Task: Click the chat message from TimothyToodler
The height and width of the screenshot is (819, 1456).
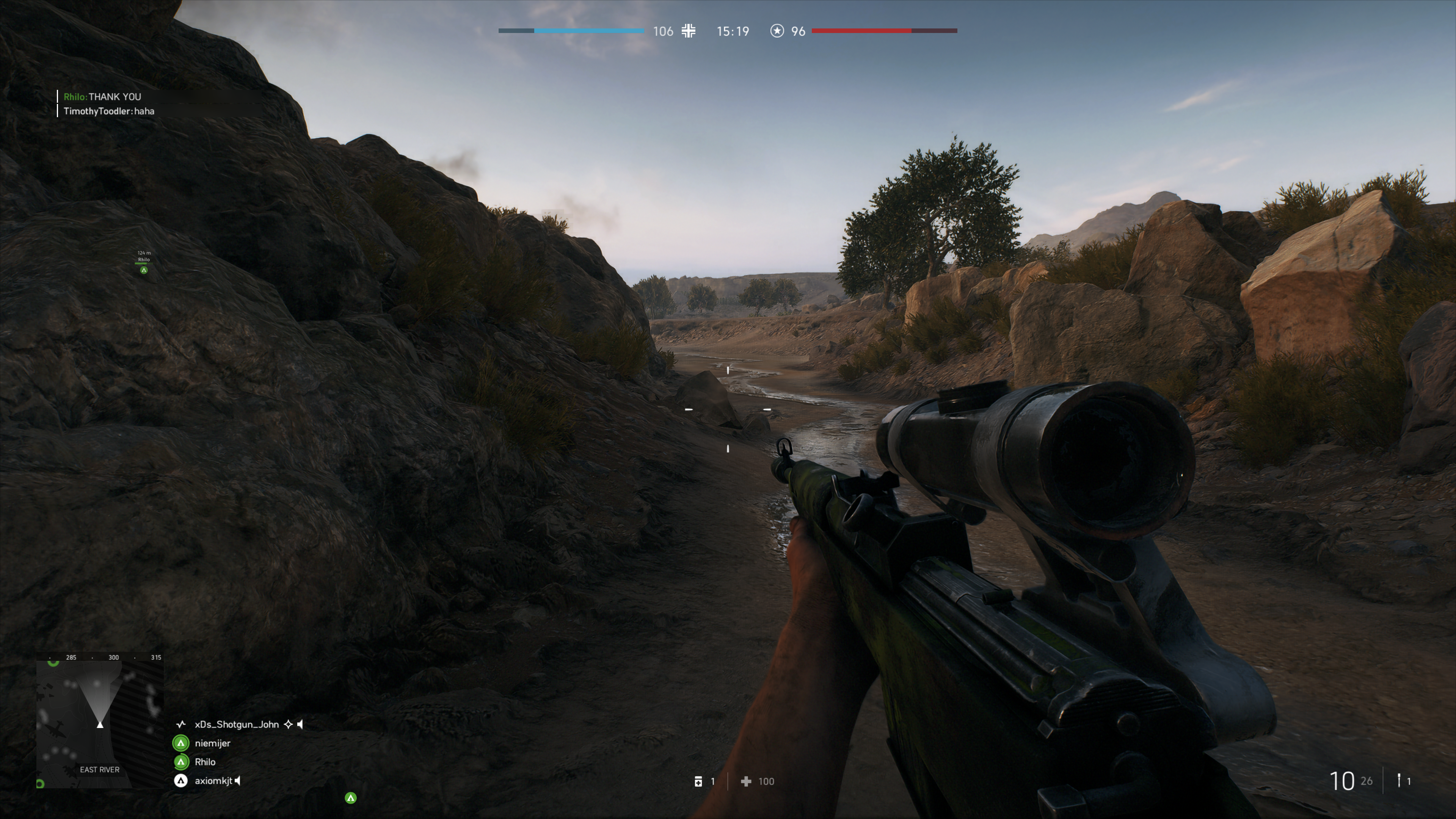Action: coord(108,111)
